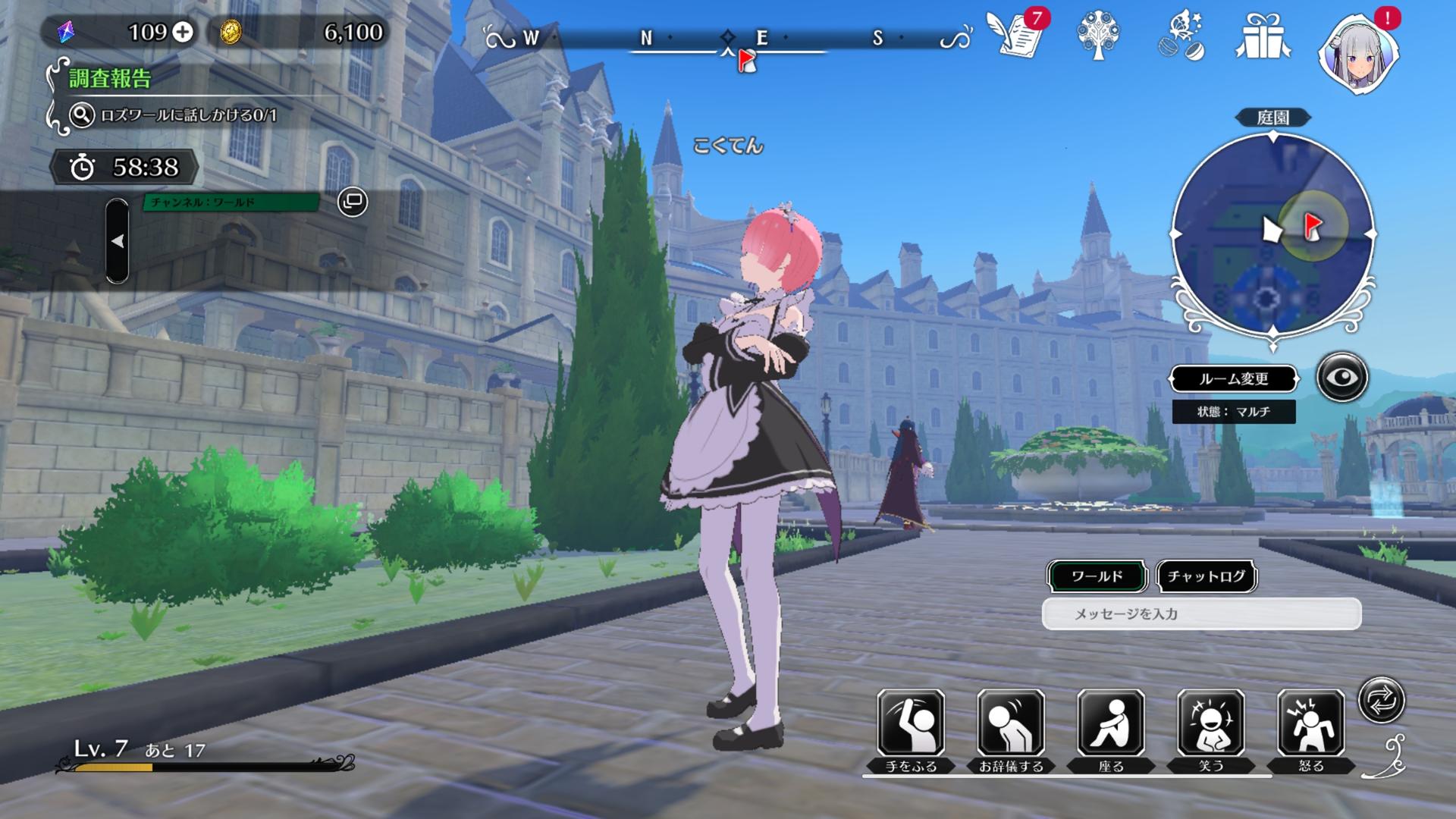Click the circular garden minimap
1456x819 pixels.
[x=1273, y=234]
